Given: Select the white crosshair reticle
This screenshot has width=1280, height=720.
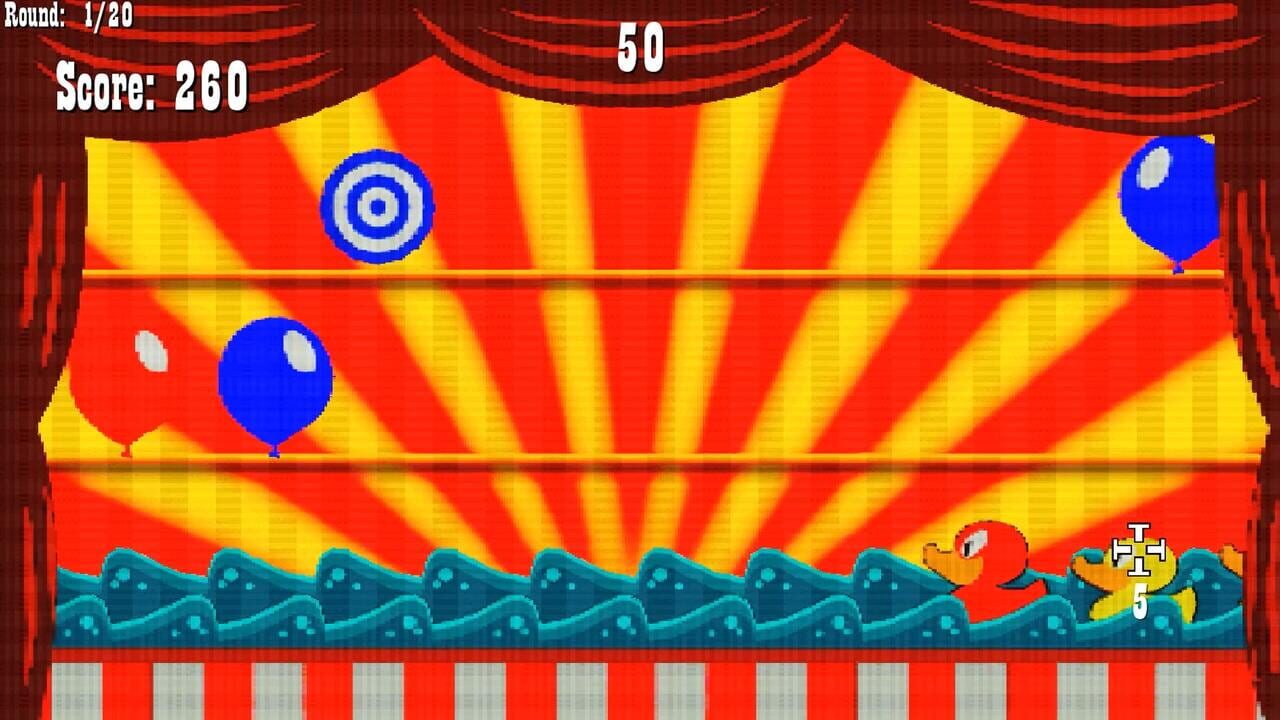Looking at the screenshot, I should click(1141, 551).
